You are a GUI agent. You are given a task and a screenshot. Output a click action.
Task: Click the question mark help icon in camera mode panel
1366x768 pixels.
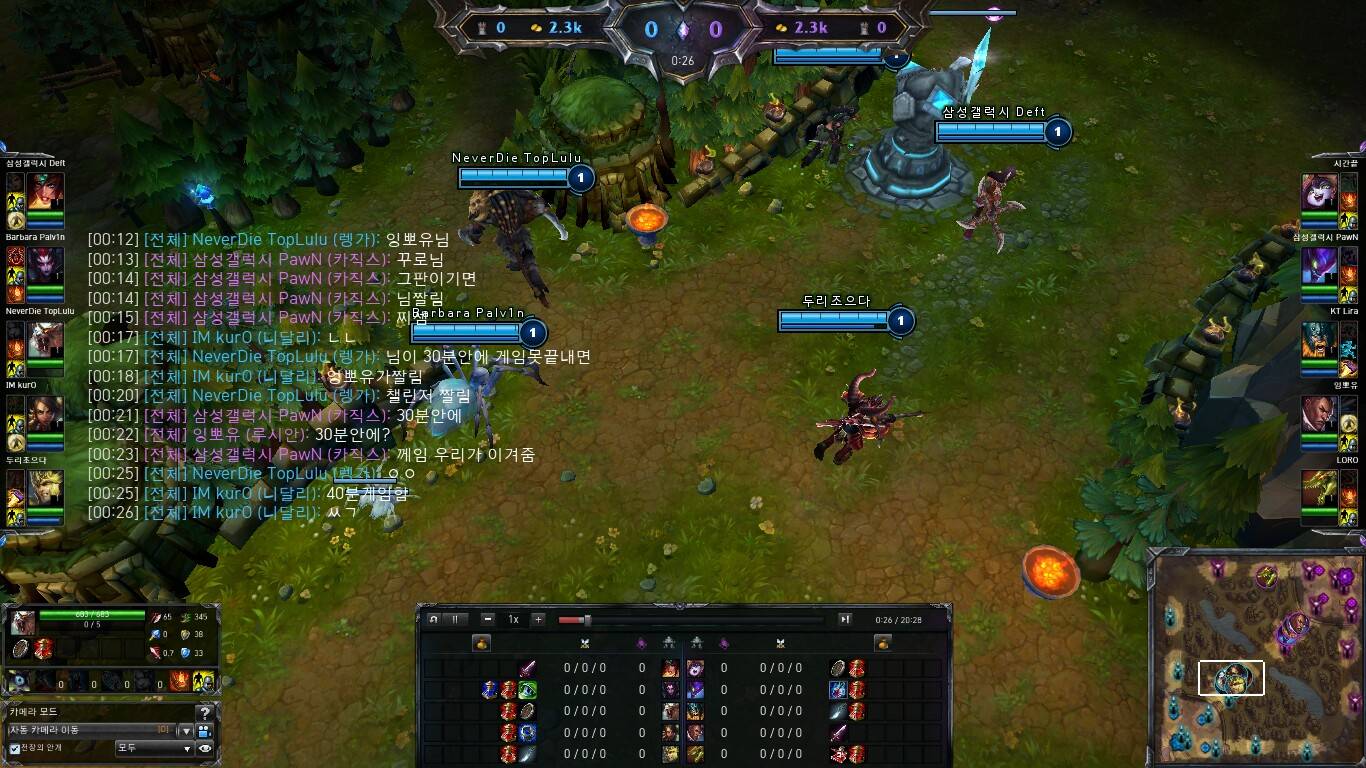pyautogui.click(x=205, y=714)
